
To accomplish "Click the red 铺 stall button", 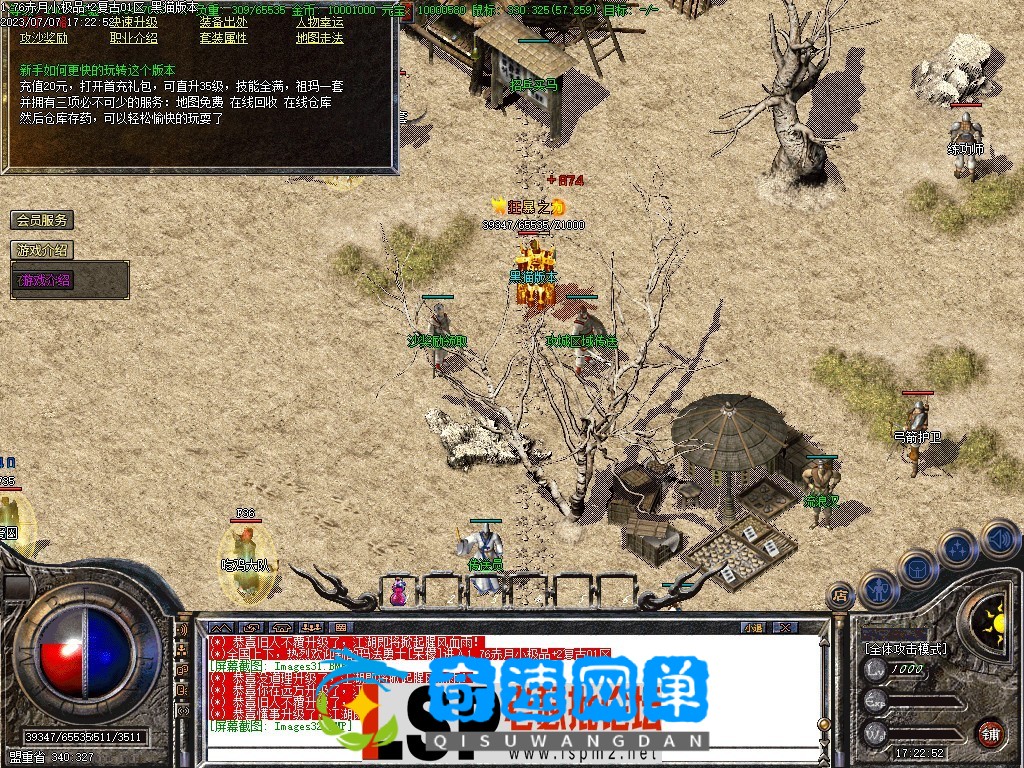I will (x=990, y=733).
